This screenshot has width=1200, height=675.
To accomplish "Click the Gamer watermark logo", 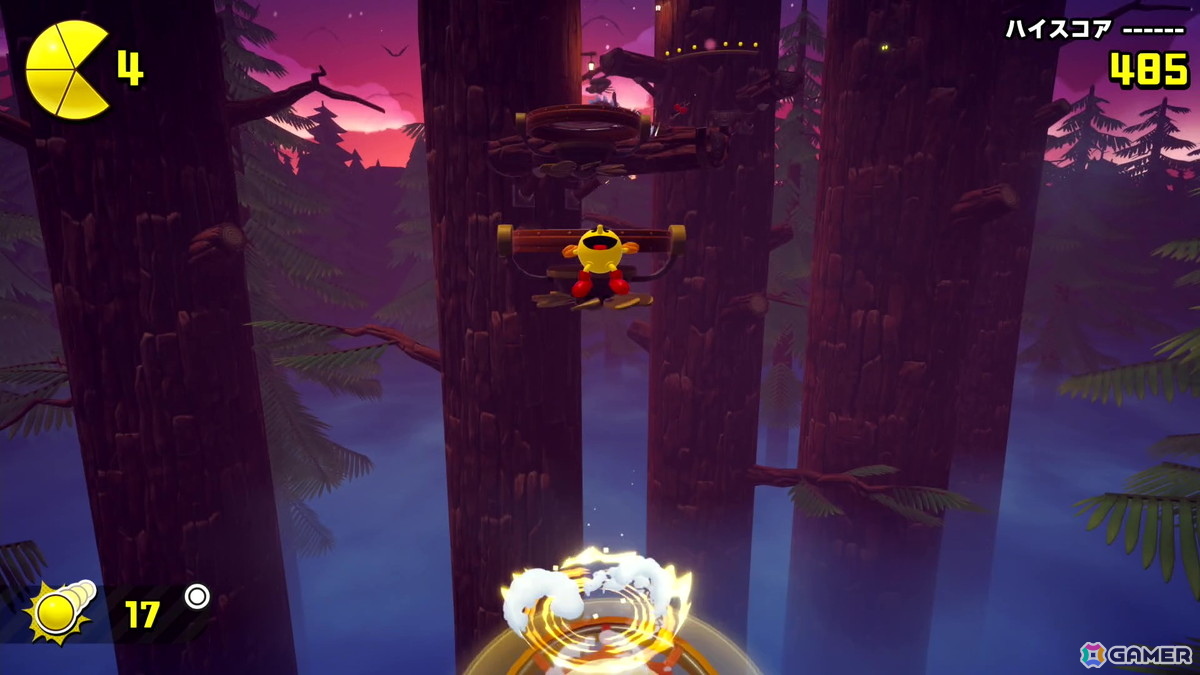I will (1136, 654).
